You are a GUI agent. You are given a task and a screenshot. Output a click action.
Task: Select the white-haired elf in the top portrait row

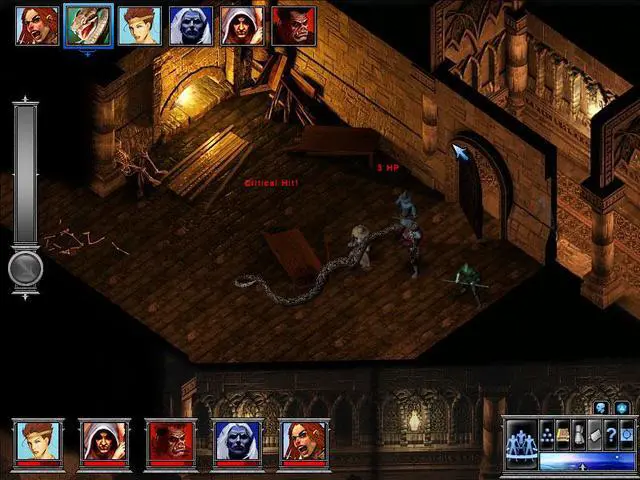coord(190,25)
